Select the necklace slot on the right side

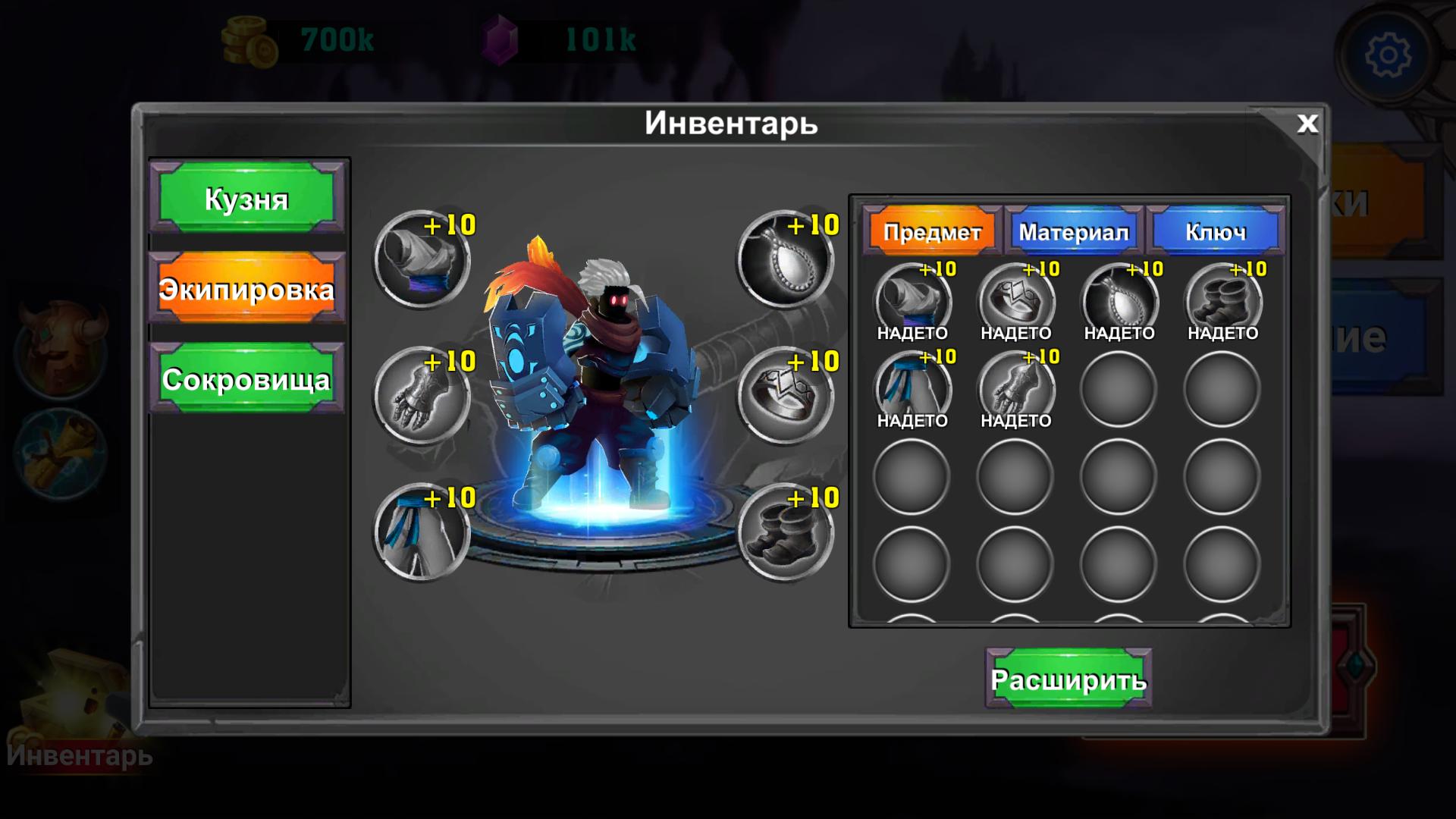(785, 262)
